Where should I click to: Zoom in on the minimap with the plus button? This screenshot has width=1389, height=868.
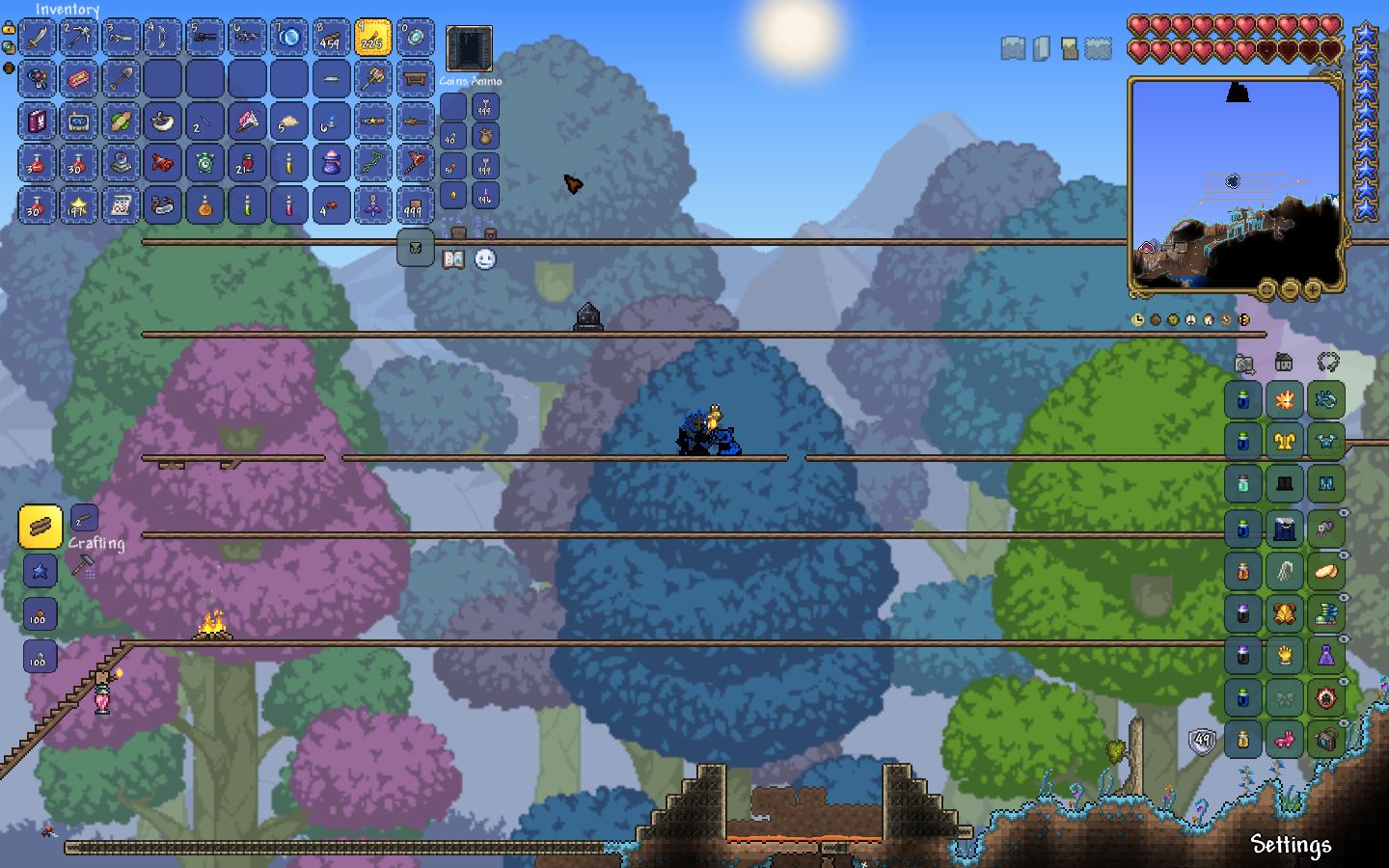[x=1315, y=287]
